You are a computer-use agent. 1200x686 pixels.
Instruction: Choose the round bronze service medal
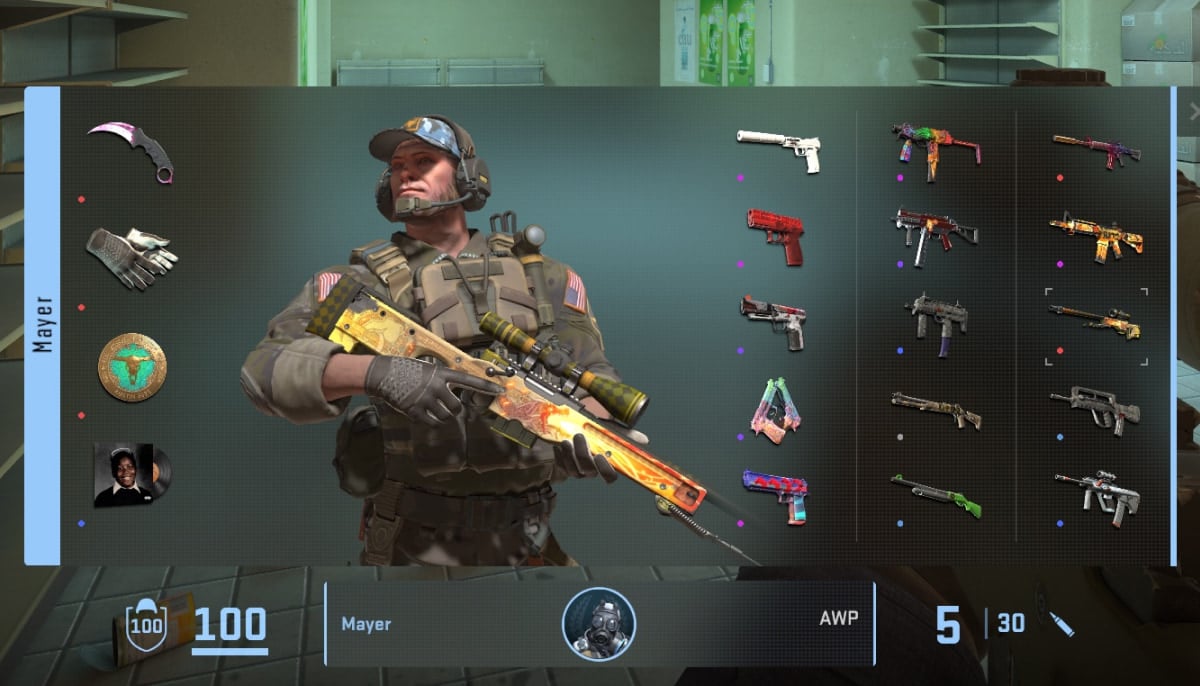(x=132, y=367)
